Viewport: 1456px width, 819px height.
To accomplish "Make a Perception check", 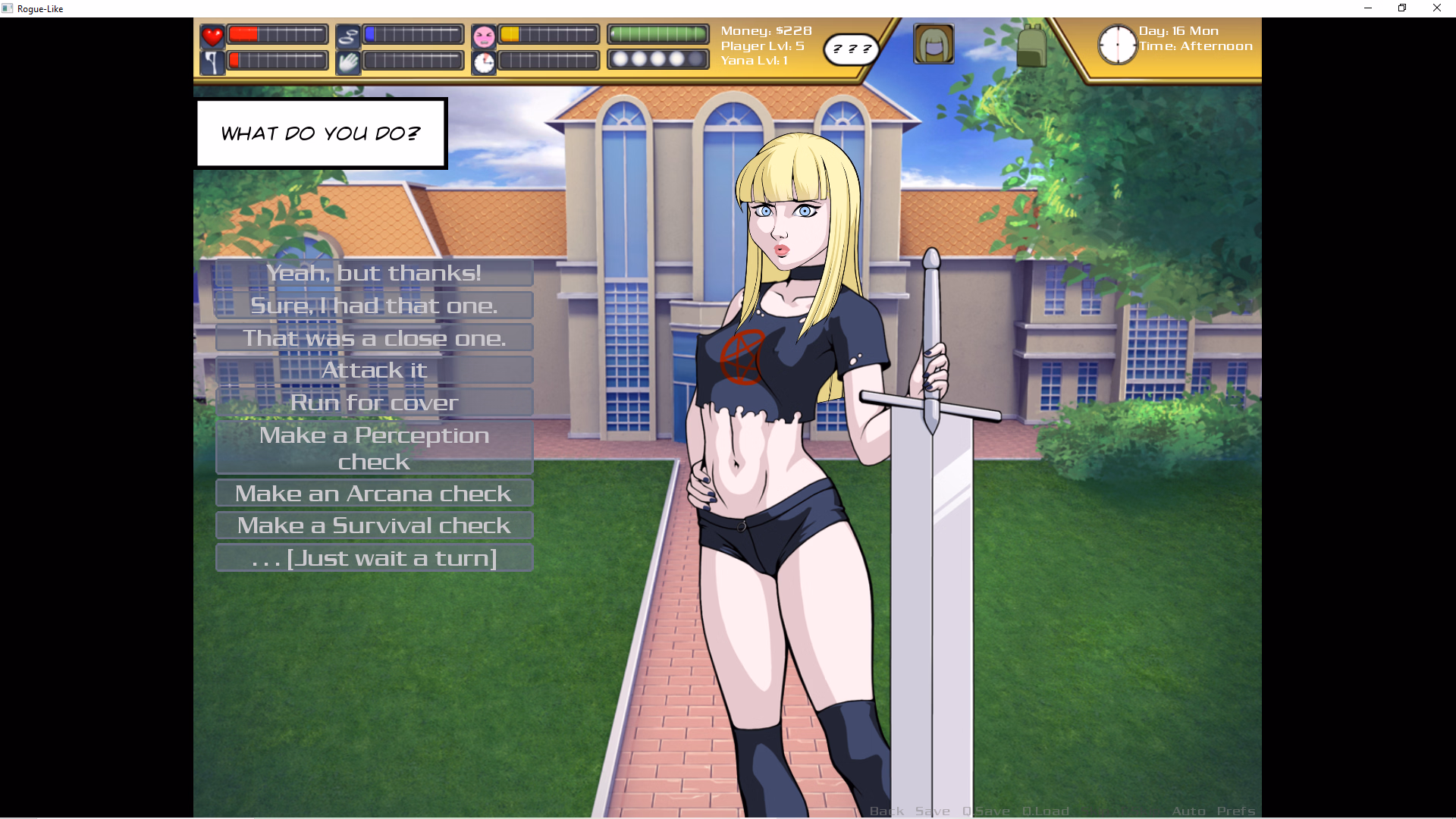I will coord(374,448).
